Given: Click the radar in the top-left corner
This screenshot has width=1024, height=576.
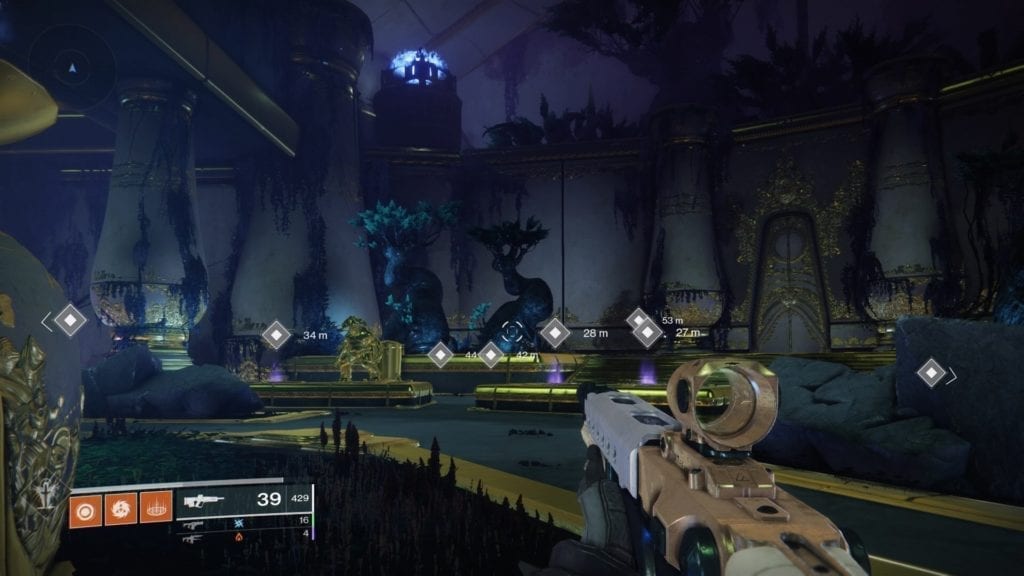Looking at the screenshot, I should coord(70,66).
